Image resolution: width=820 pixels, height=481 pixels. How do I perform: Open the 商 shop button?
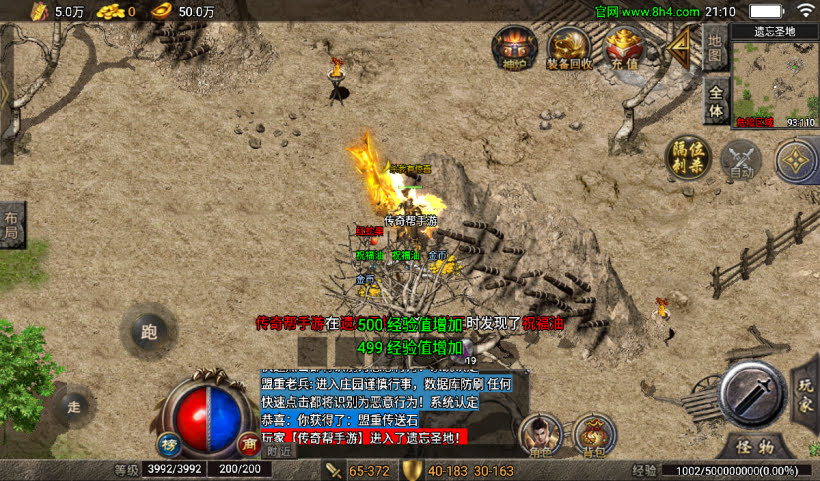click(x=247, y=444)
